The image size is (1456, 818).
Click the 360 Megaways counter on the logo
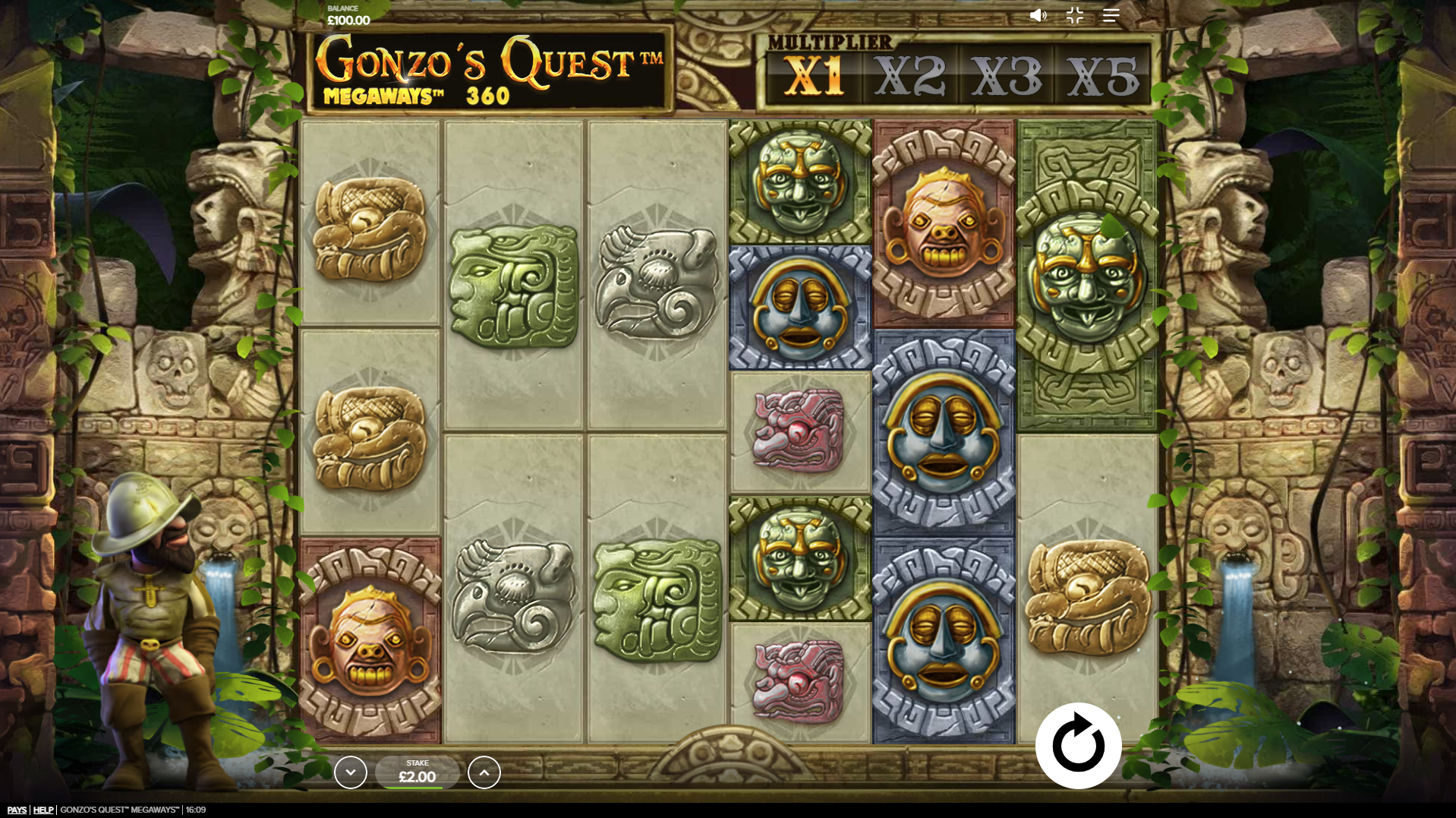[490, 96]
